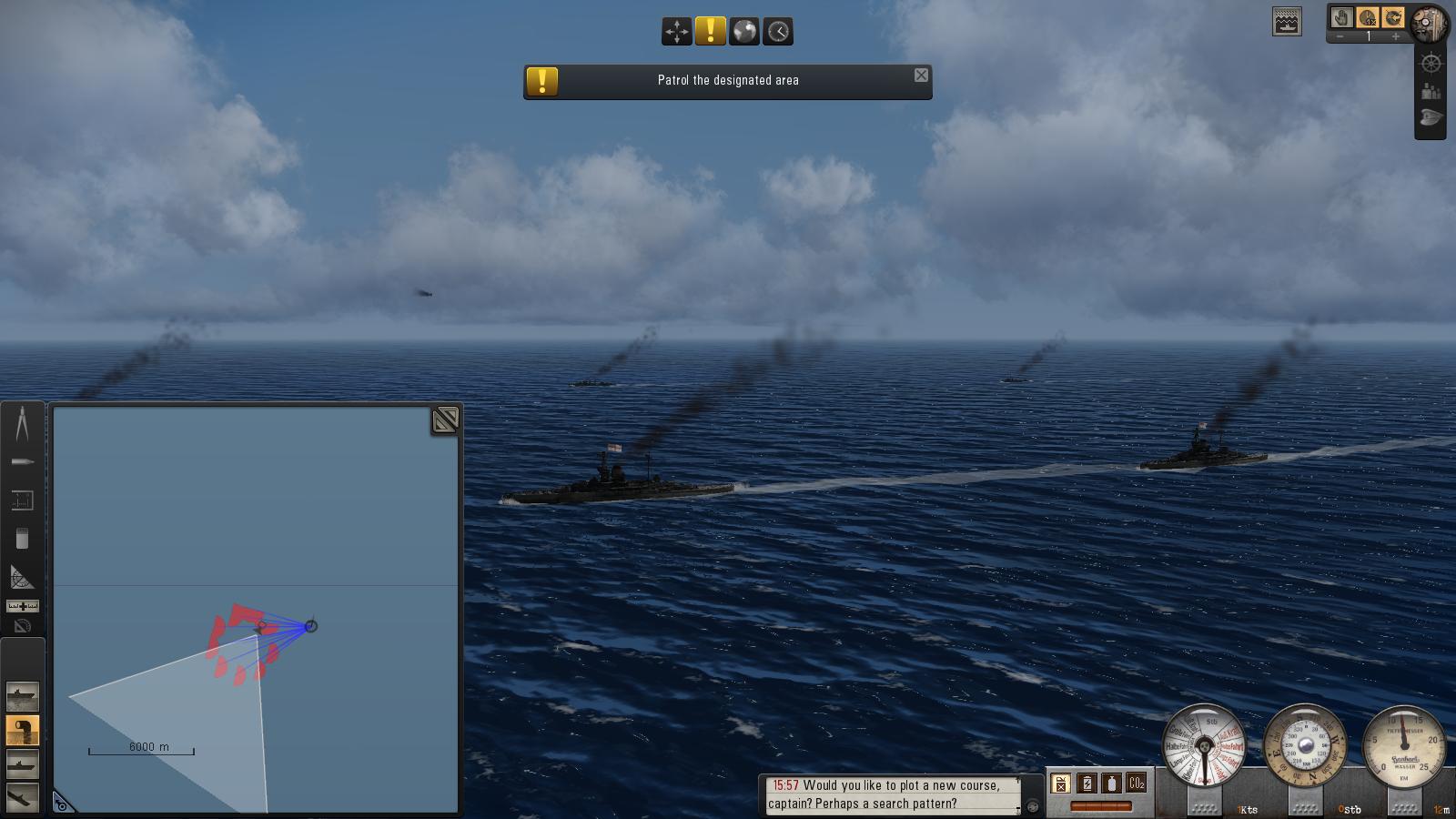Close the patrol objective notification
Image resolution: width=1456 pixels, height=819 pixels.
pyautogui.click(x=921, y=76)
